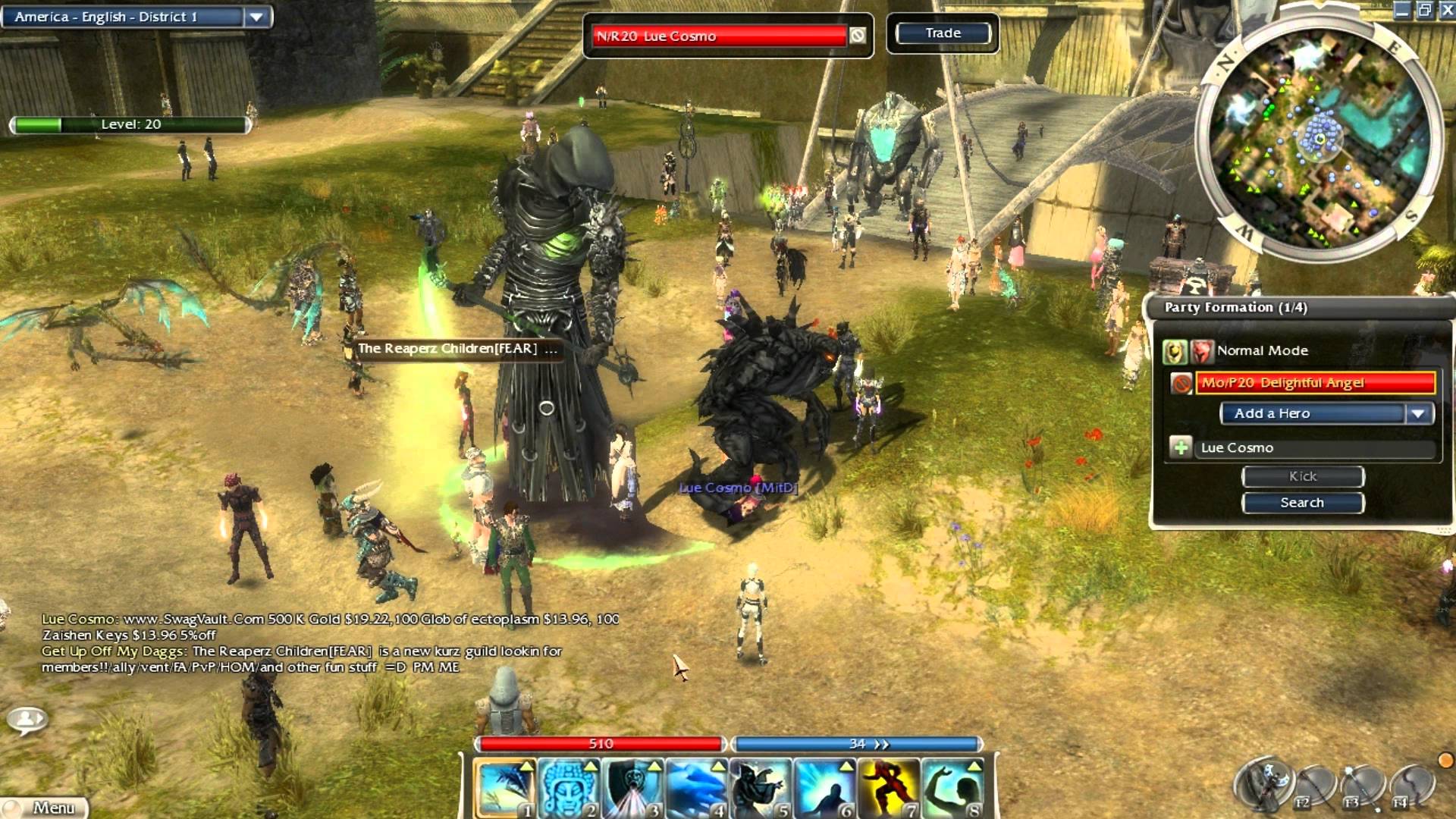Toggle the red Hard Mode helmet icon
Screen dimensions: 1456x819
(x=1201, y=351)
